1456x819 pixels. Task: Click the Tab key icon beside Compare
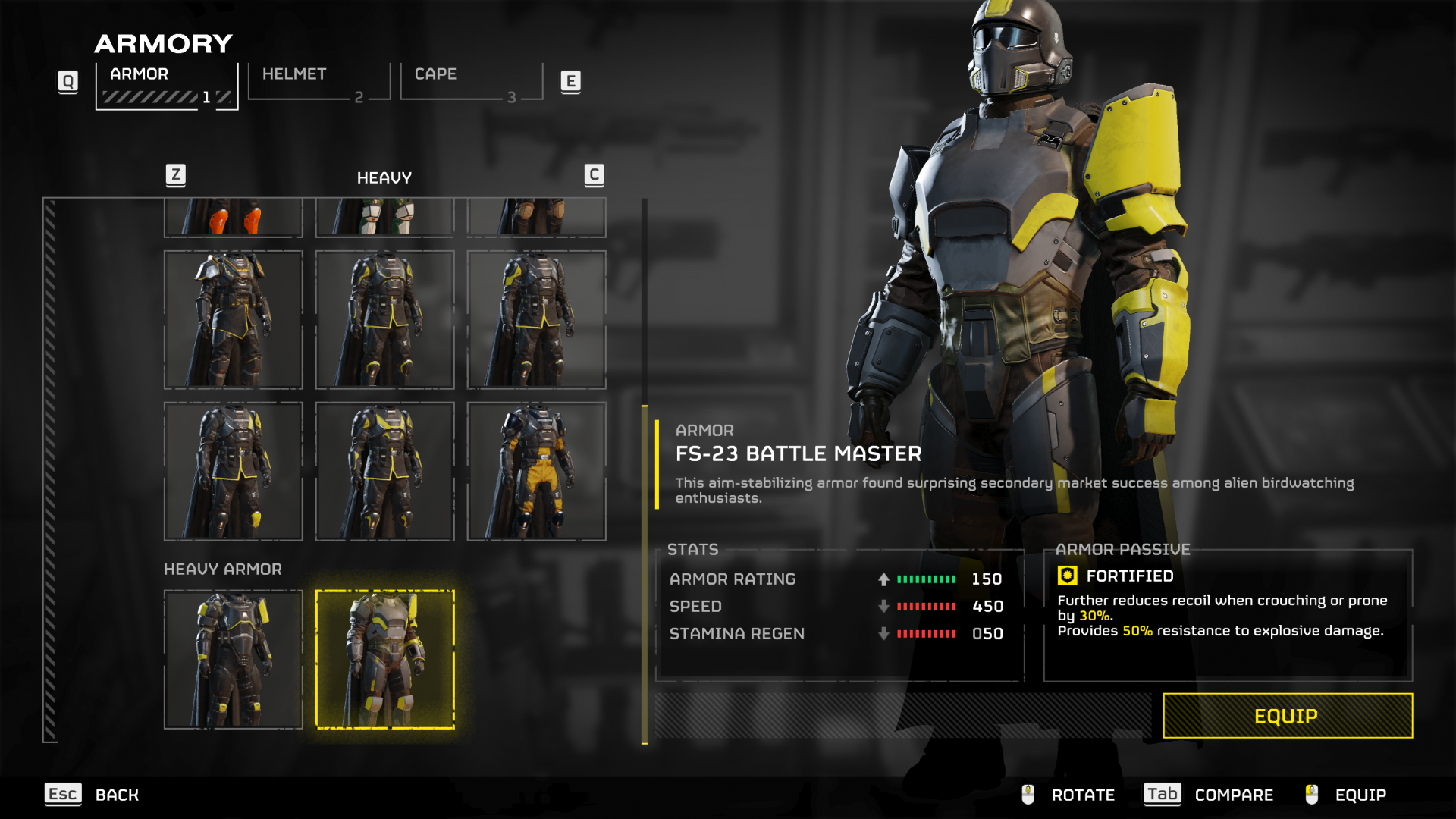[1161, 795]
